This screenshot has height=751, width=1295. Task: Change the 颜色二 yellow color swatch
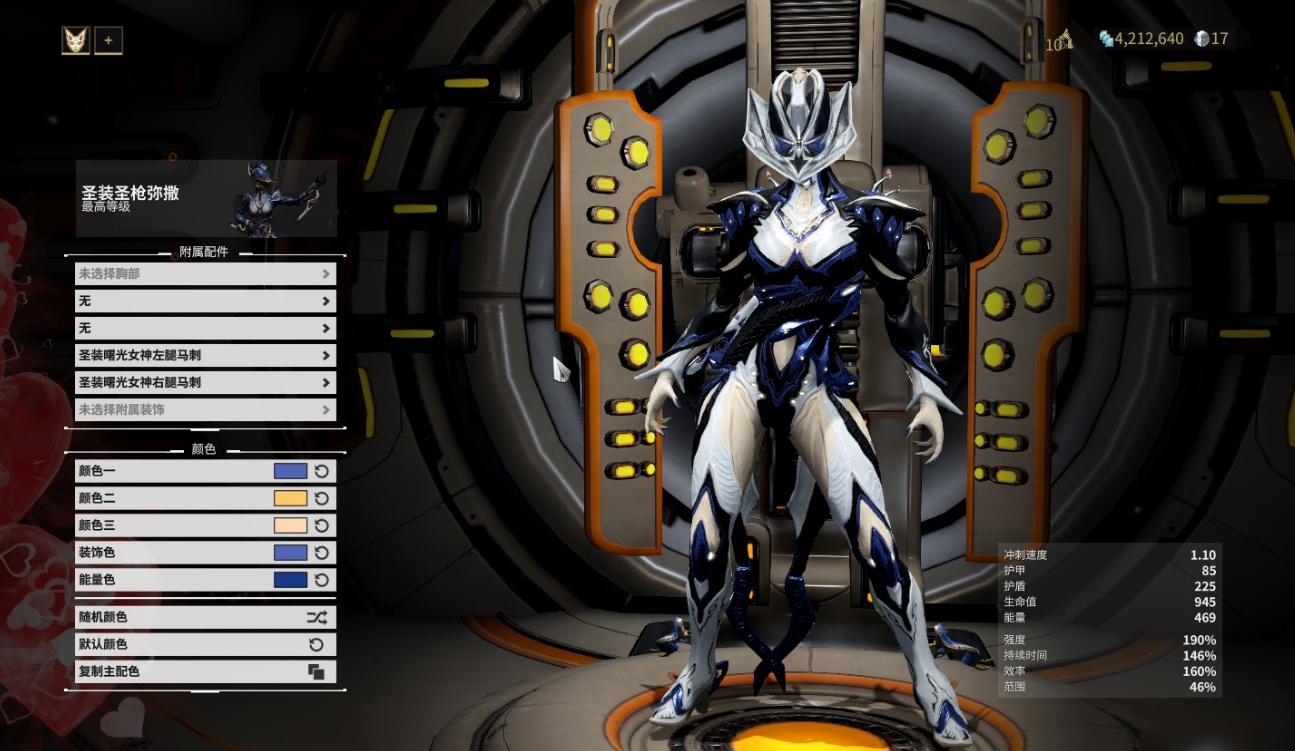pyautogui.click(x=290, y=498)
